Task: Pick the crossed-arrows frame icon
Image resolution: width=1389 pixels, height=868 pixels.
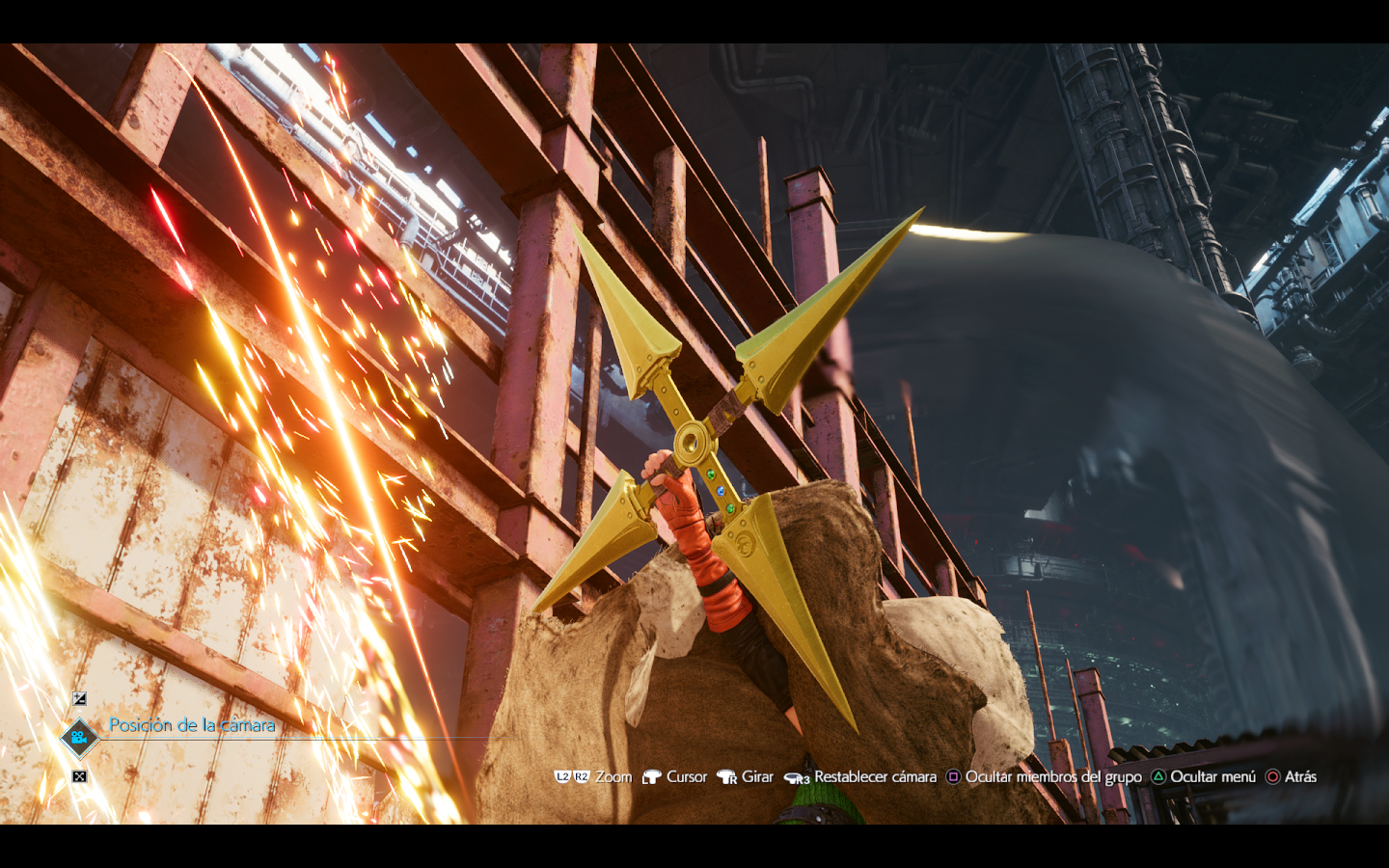Action: point(80,776)
